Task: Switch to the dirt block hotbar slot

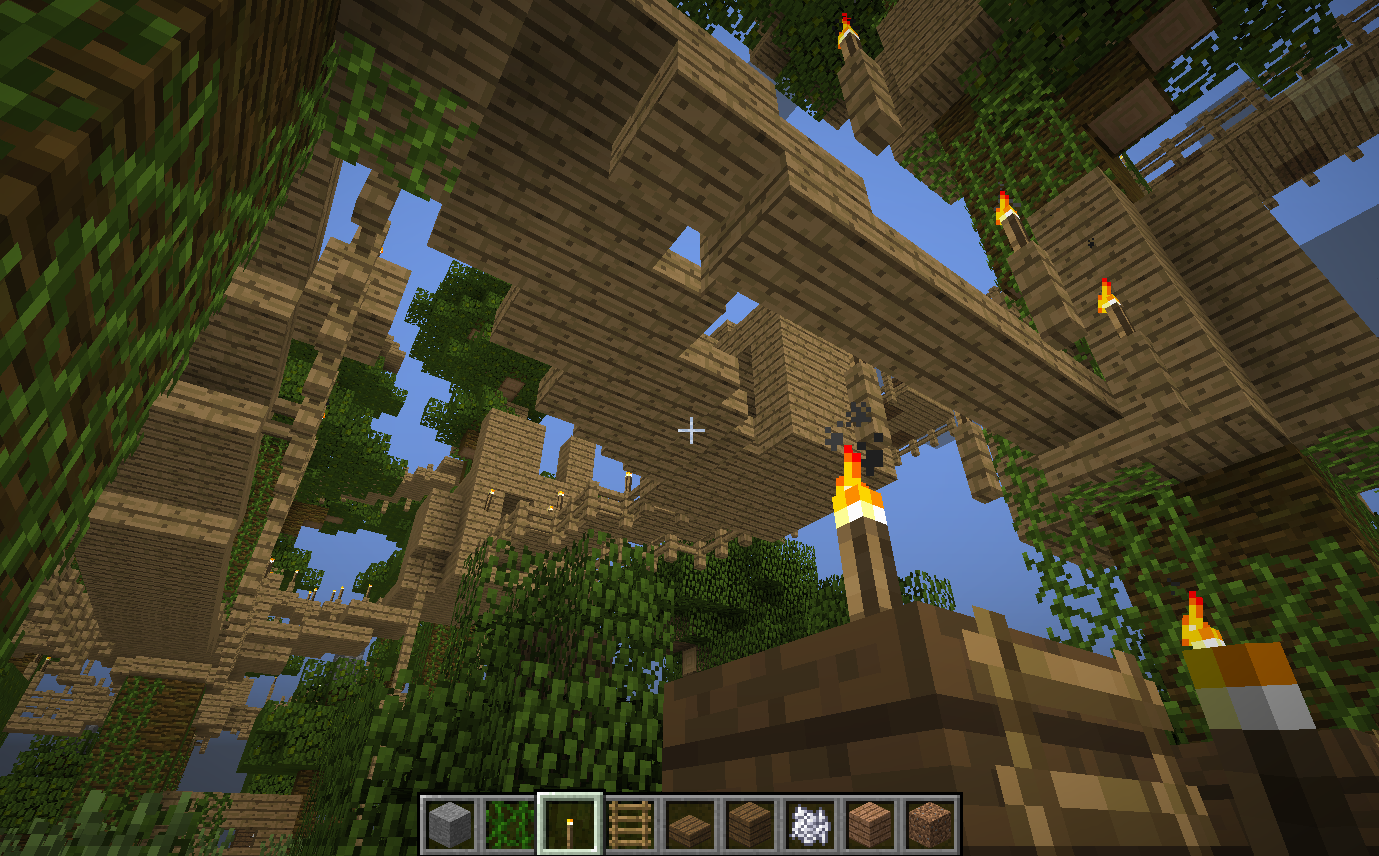Action: [930, 825]
